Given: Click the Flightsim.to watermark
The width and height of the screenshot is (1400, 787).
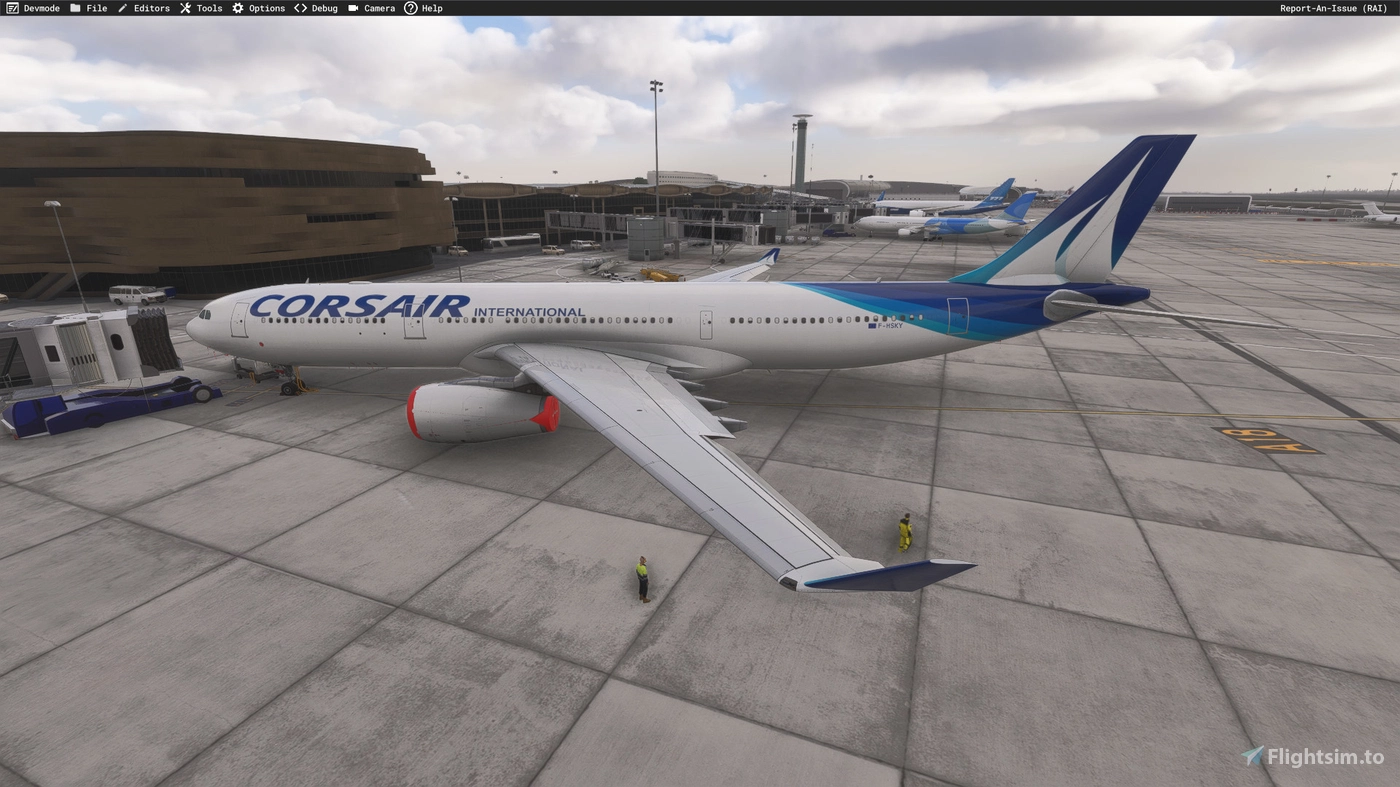Looking at the screenshot, I should tap(1308, 757).
